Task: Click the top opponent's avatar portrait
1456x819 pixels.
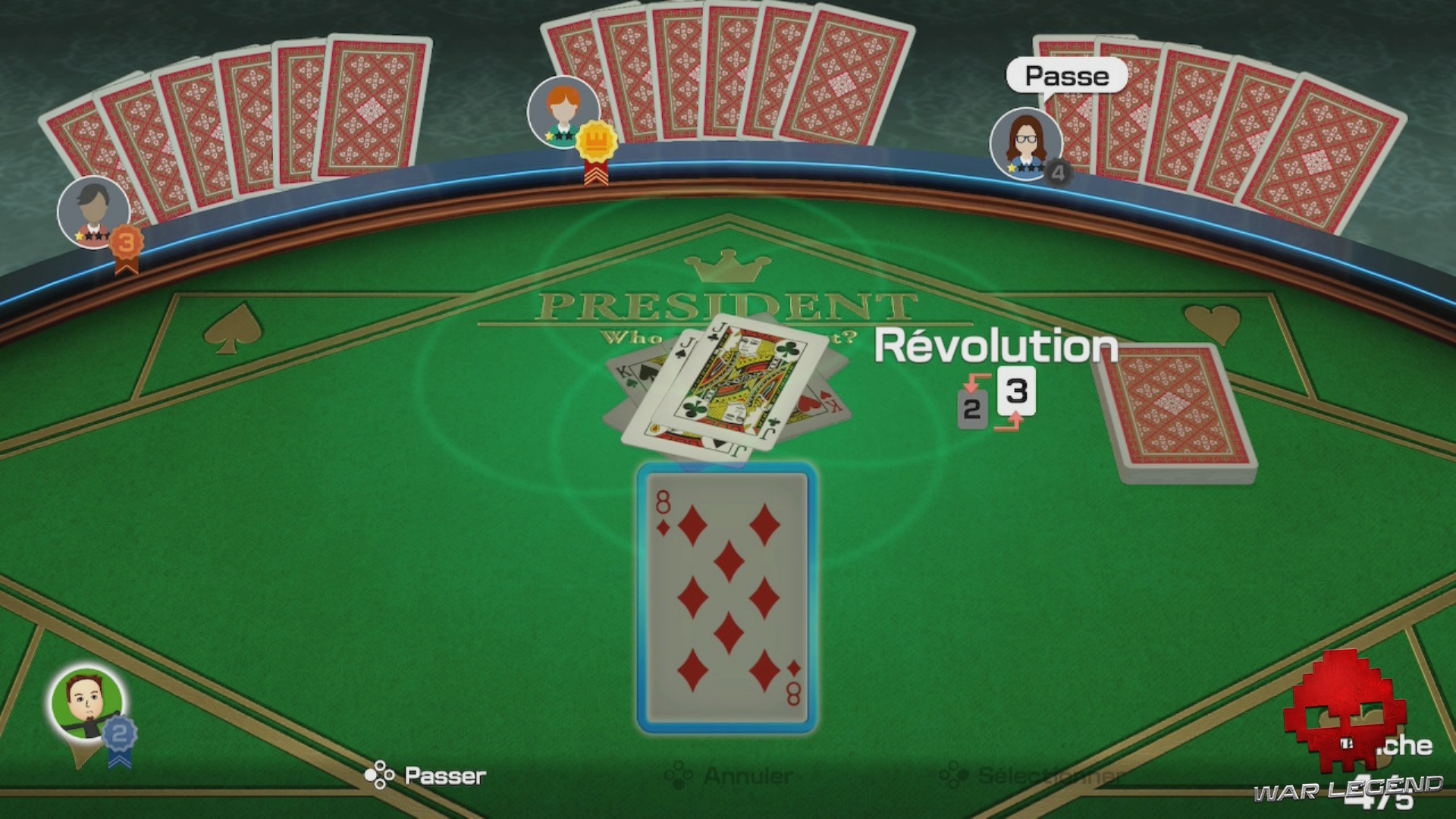Action: click(x=565, y=111)
